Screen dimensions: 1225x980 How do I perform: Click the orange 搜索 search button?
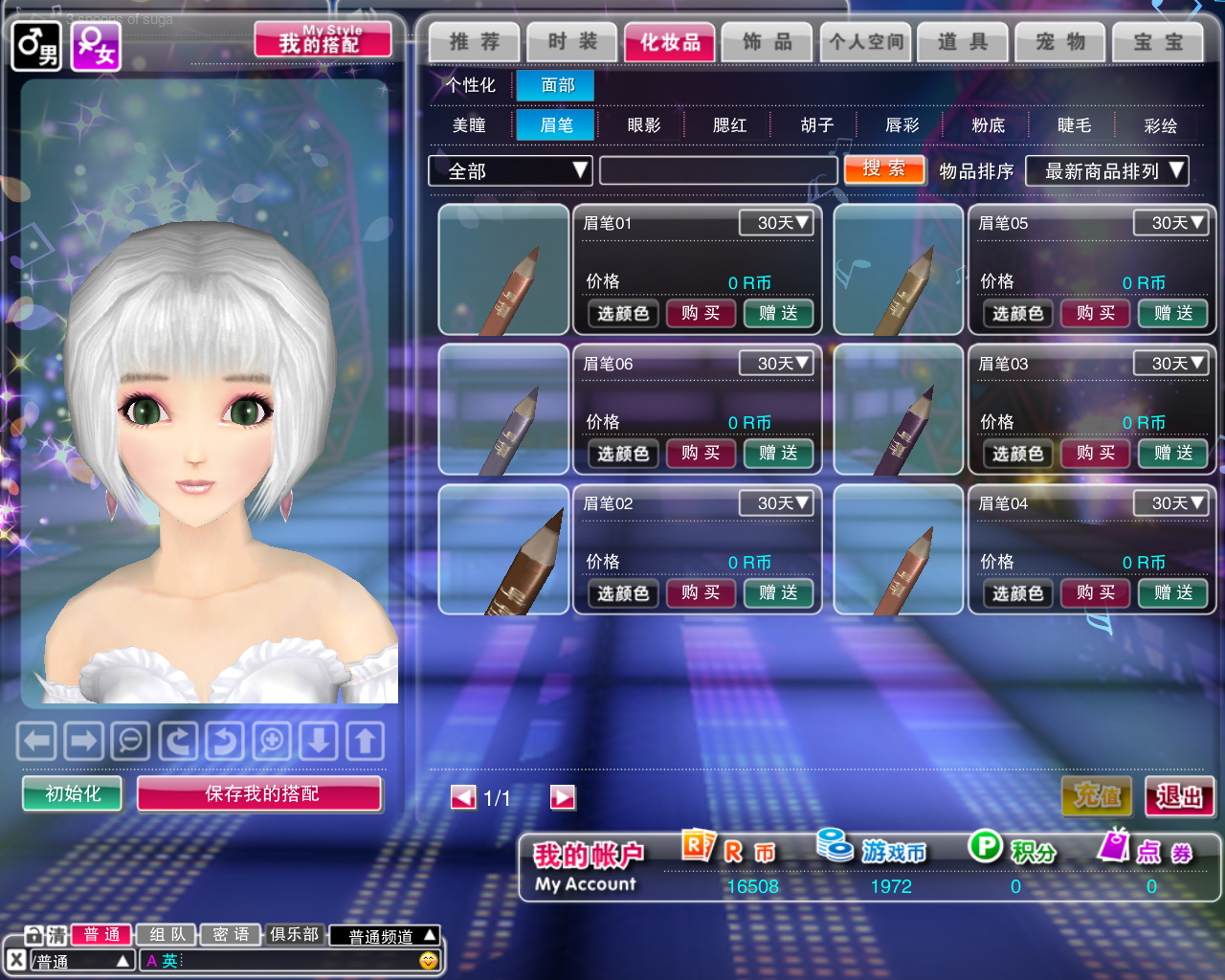coord(884,169)
